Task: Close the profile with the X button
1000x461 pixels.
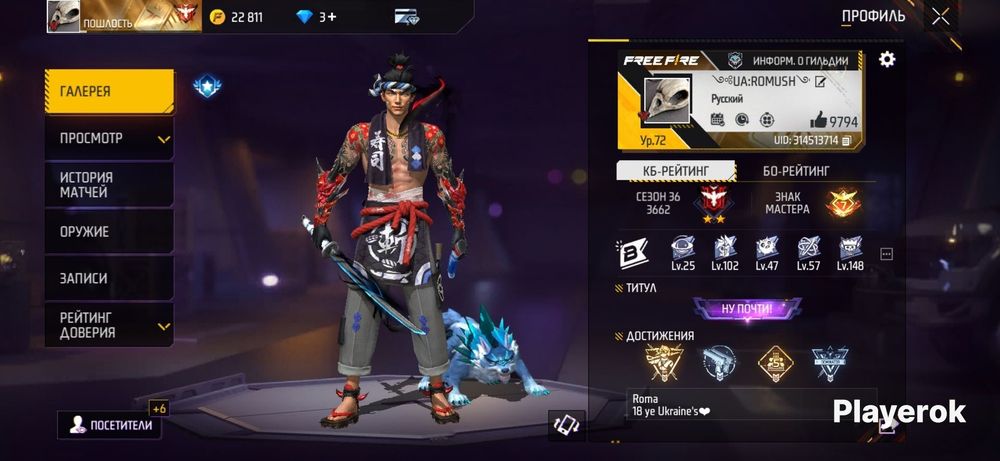Action: pyautogui.click(x=940, y=16)
